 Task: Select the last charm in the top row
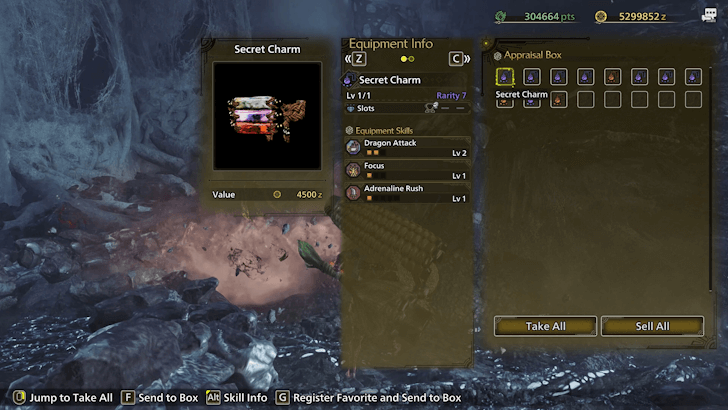[x=693, y=77]
